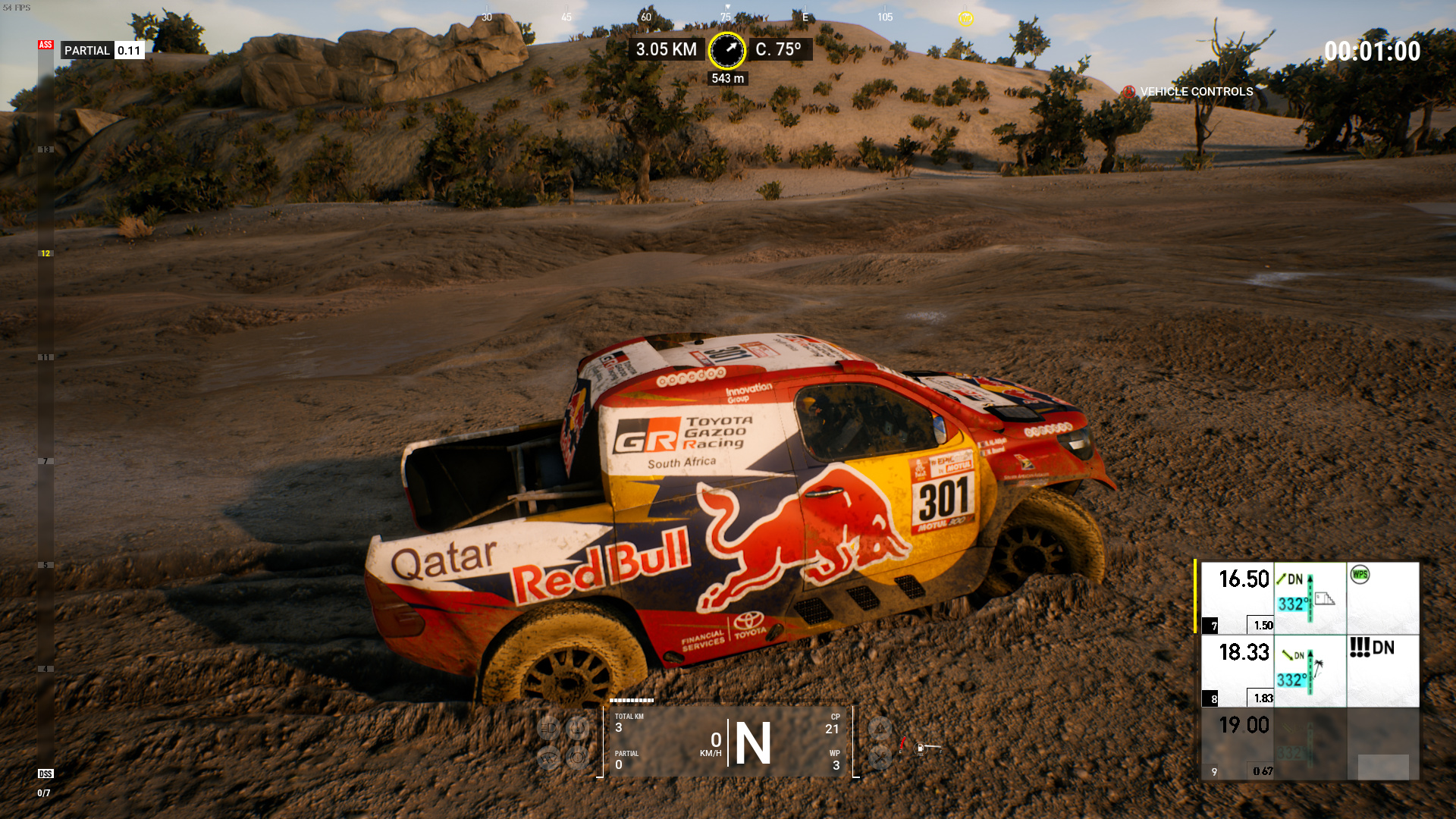Click the yellow compass heading dial
This screenshot has width=1456, height=819.
coord(726,50)
